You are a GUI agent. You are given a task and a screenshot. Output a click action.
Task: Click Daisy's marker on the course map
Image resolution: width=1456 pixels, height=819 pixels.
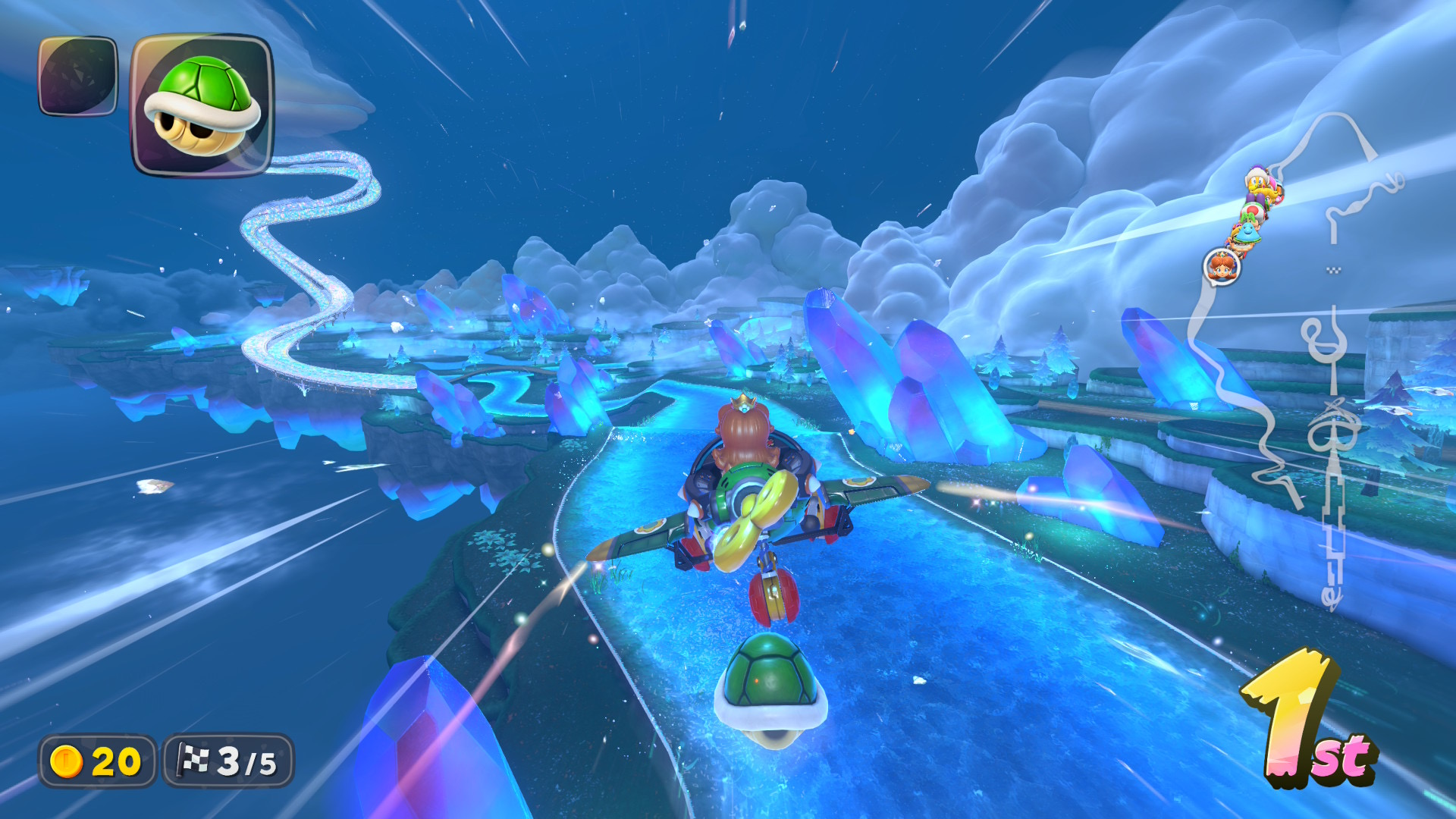coord(1221,266)
